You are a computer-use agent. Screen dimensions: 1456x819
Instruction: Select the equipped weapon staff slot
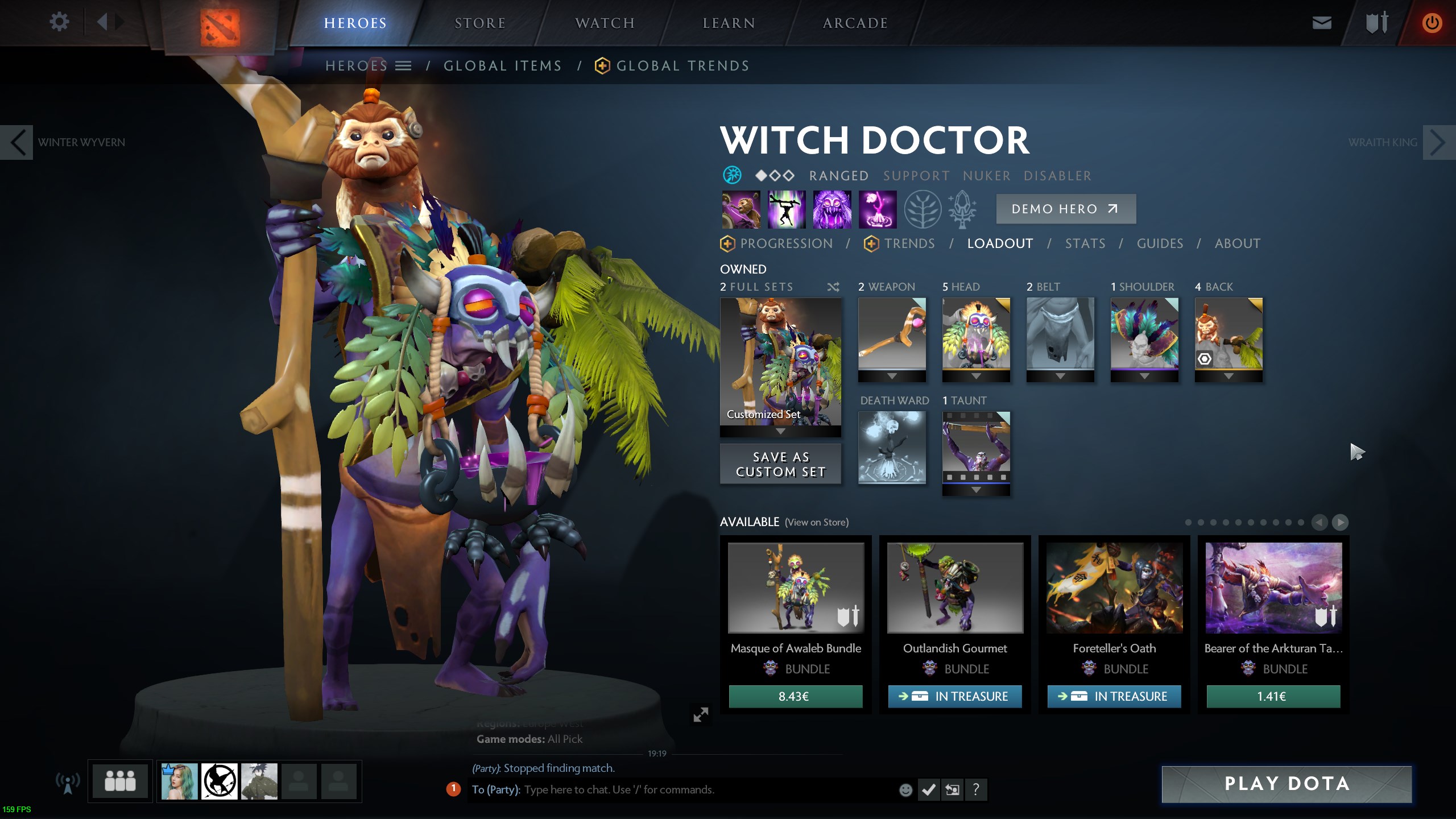pyautogui.click(x=892, y=333)
